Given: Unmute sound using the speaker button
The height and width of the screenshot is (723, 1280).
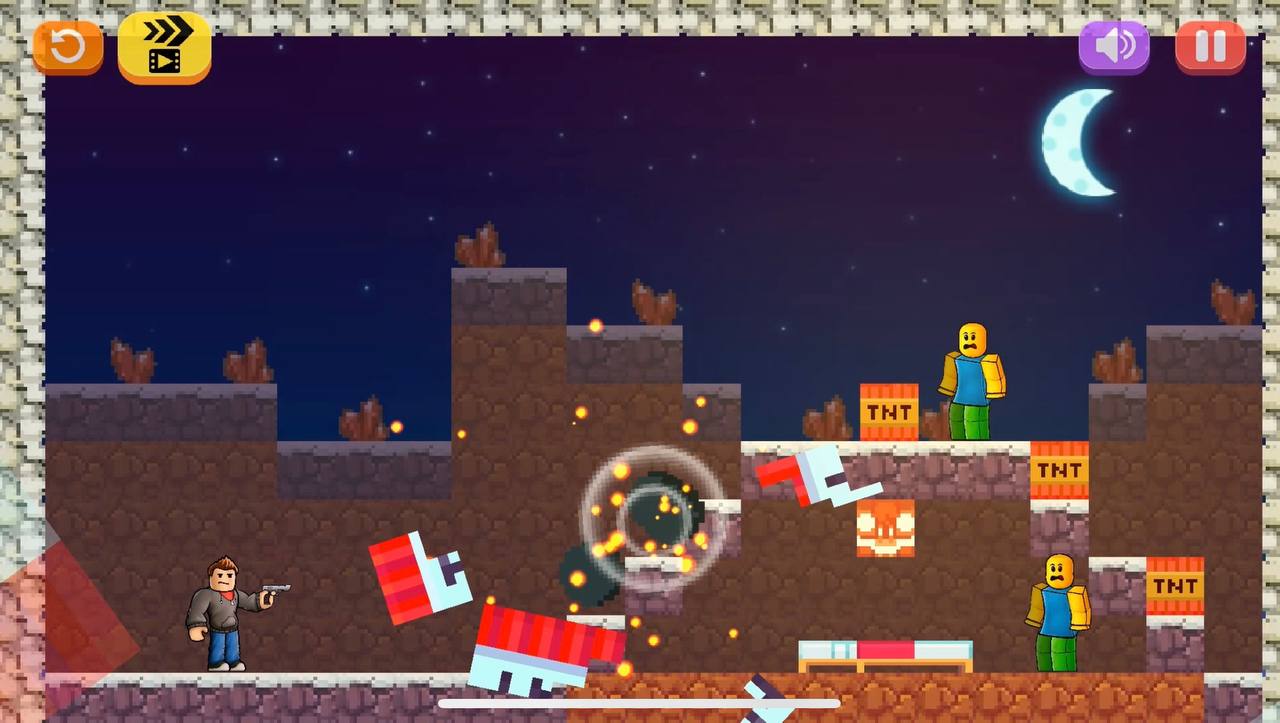Looking at the screenshot, I should click(x=1113, y=46).
